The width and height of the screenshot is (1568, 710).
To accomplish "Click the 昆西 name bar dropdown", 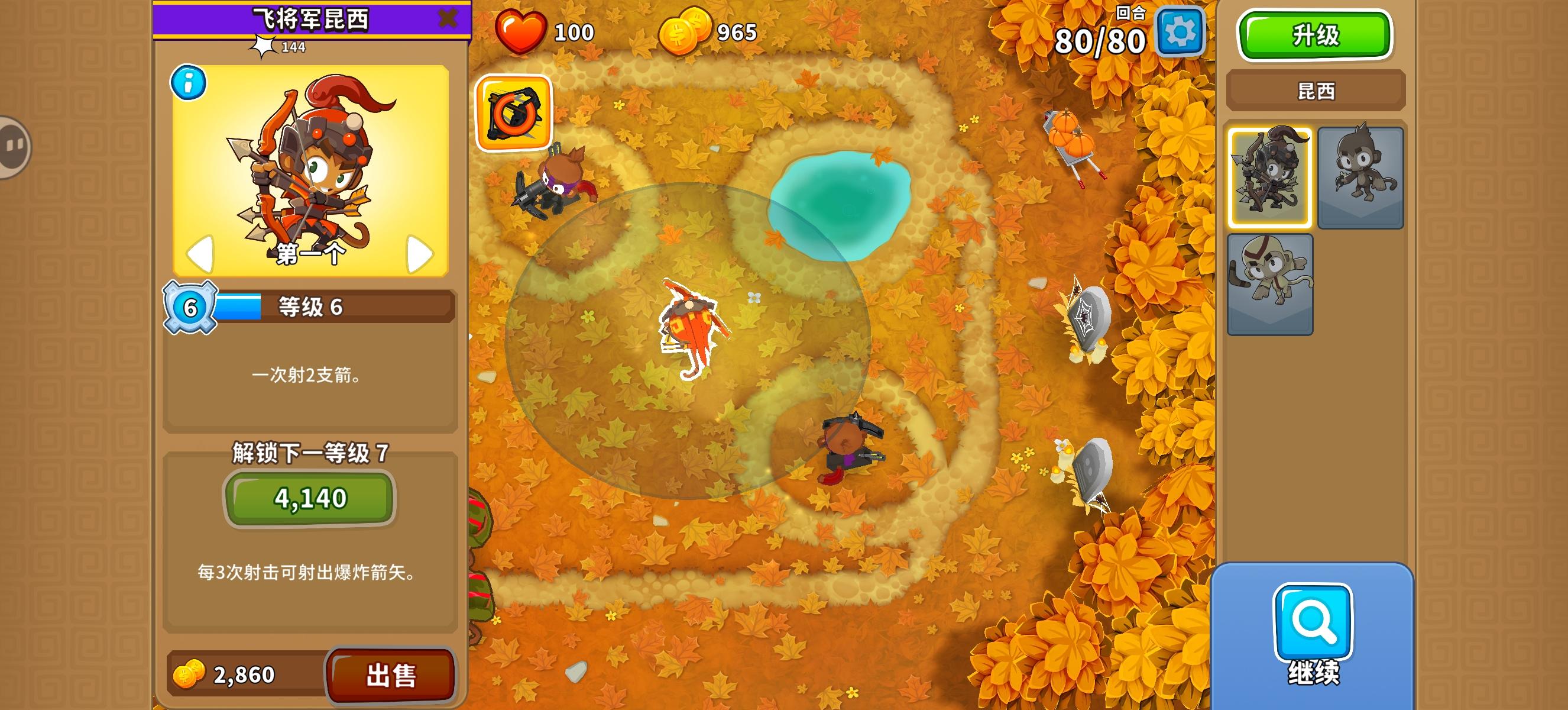I will click(1315, 90).
